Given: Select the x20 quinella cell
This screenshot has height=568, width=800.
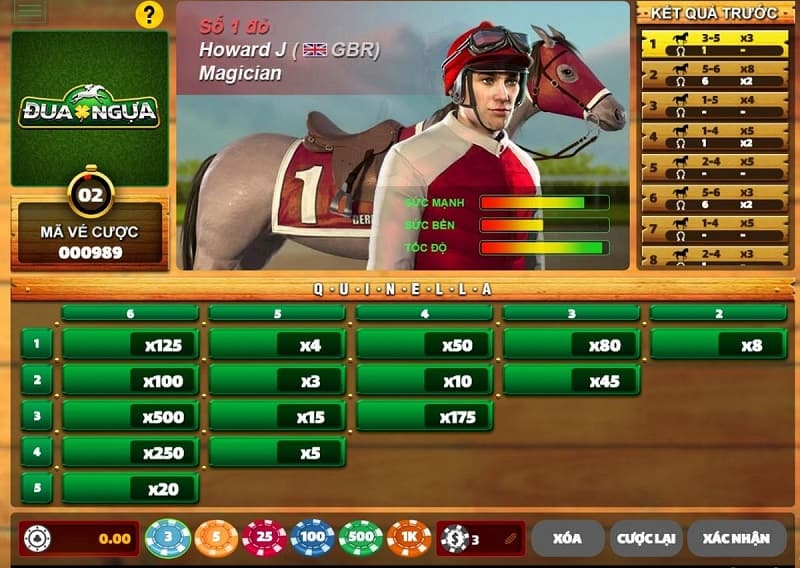Looking at the screenshot, I should tap(131, 488).
